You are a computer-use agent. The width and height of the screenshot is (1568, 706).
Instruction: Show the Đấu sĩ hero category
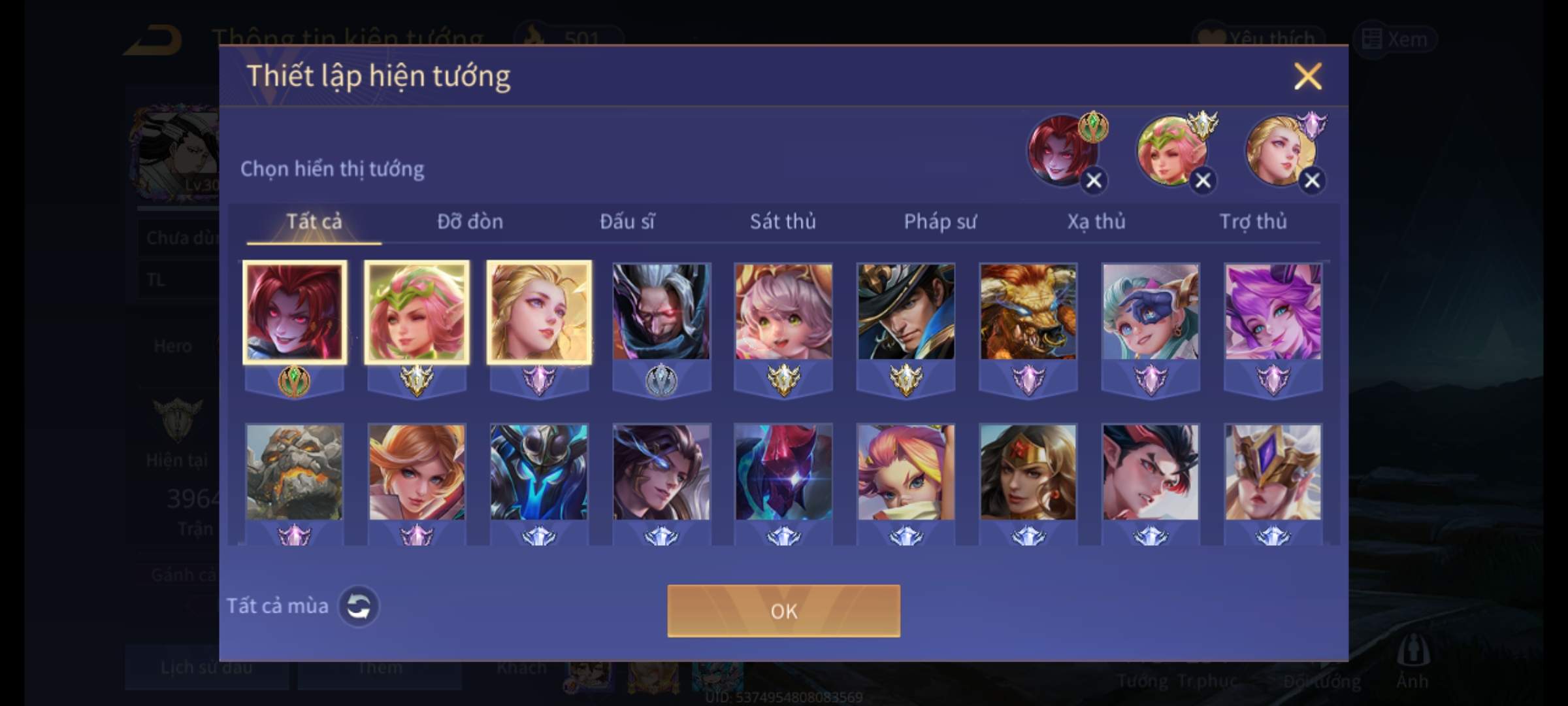627,222
